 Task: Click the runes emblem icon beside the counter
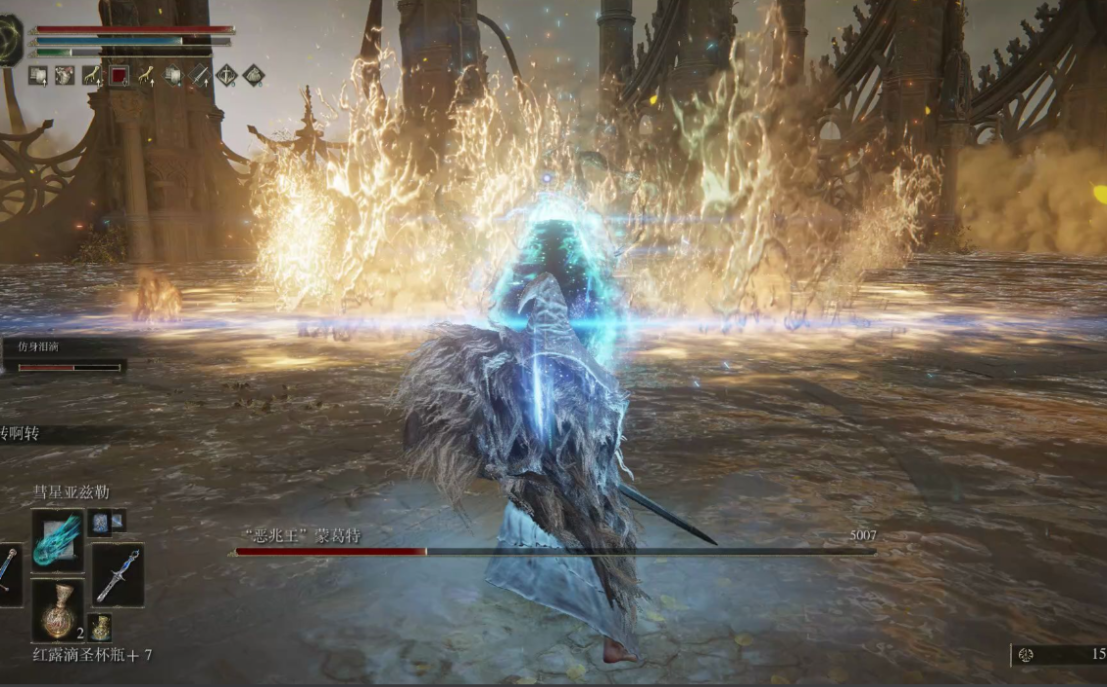pos(1025,655)
